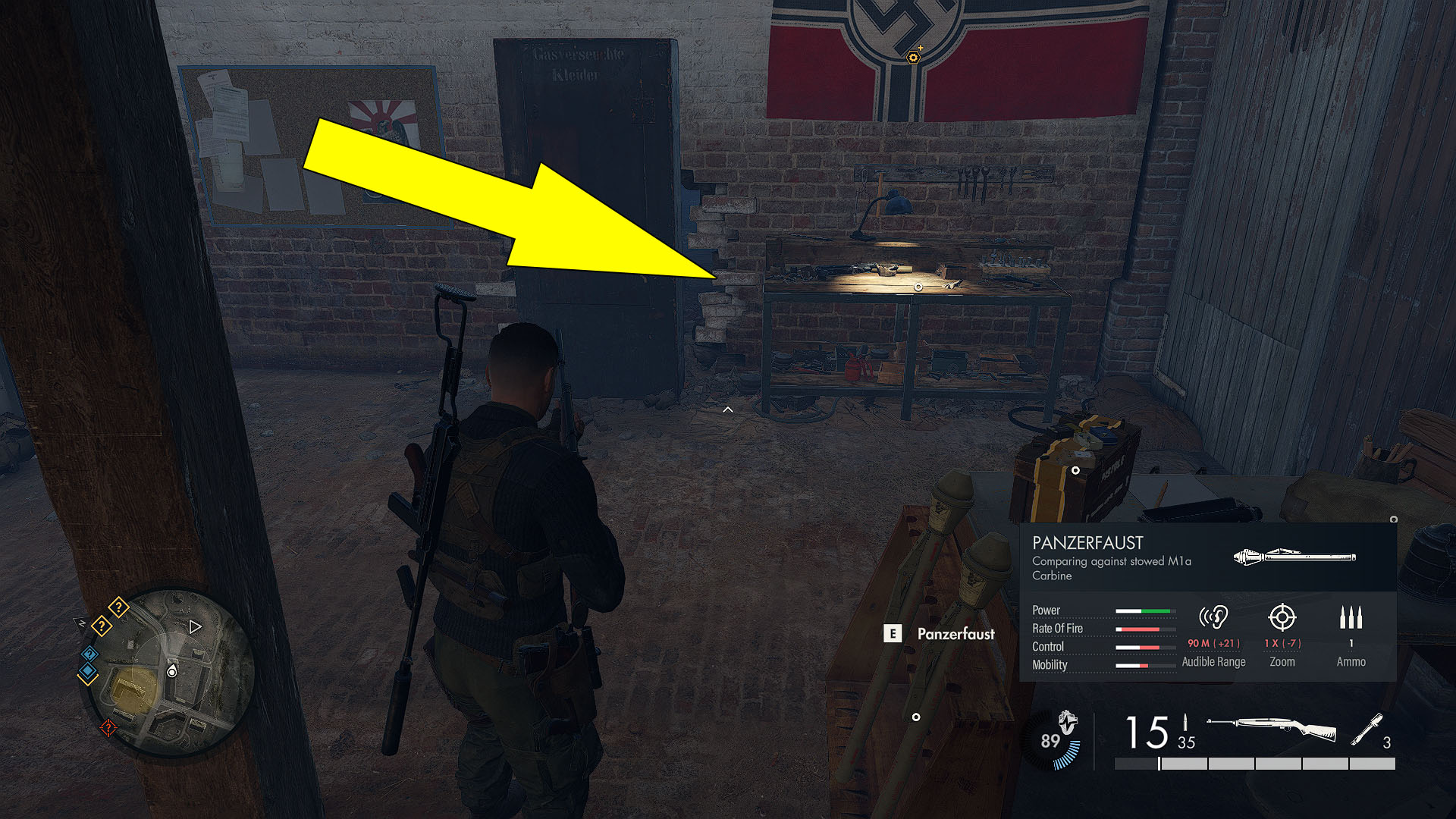Click the blue question mark minimap marker

click(x=89, y=654)
